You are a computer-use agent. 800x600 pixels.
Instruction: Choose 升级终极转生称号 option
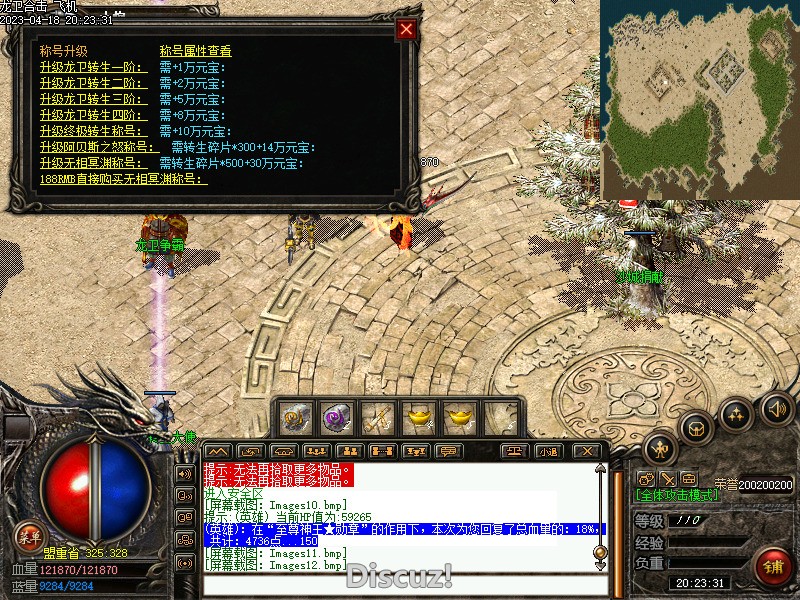click(x=92, y=131)
